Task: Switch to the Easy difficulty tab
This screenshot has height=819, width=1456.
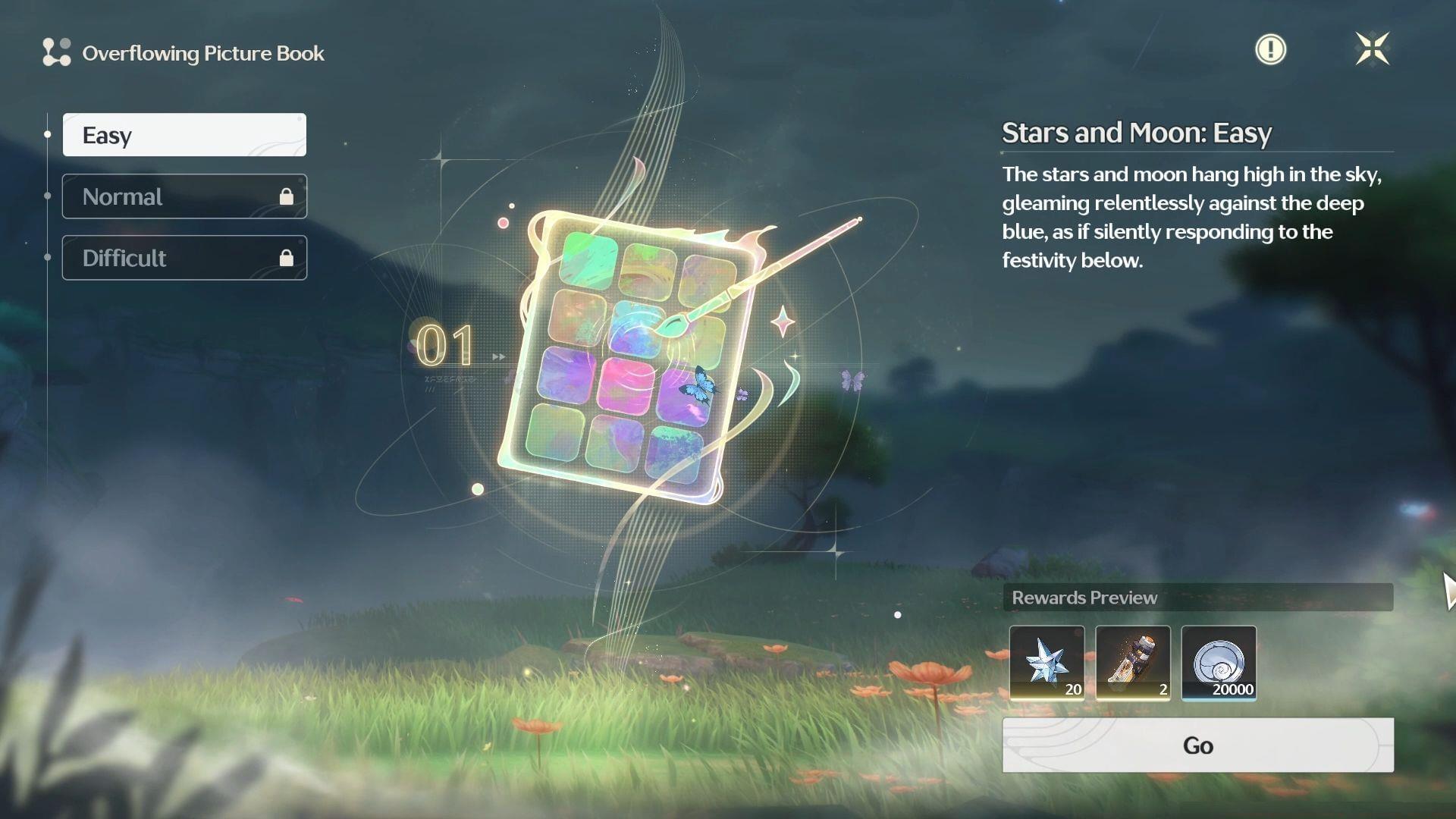Action: (x=184, y=134)
